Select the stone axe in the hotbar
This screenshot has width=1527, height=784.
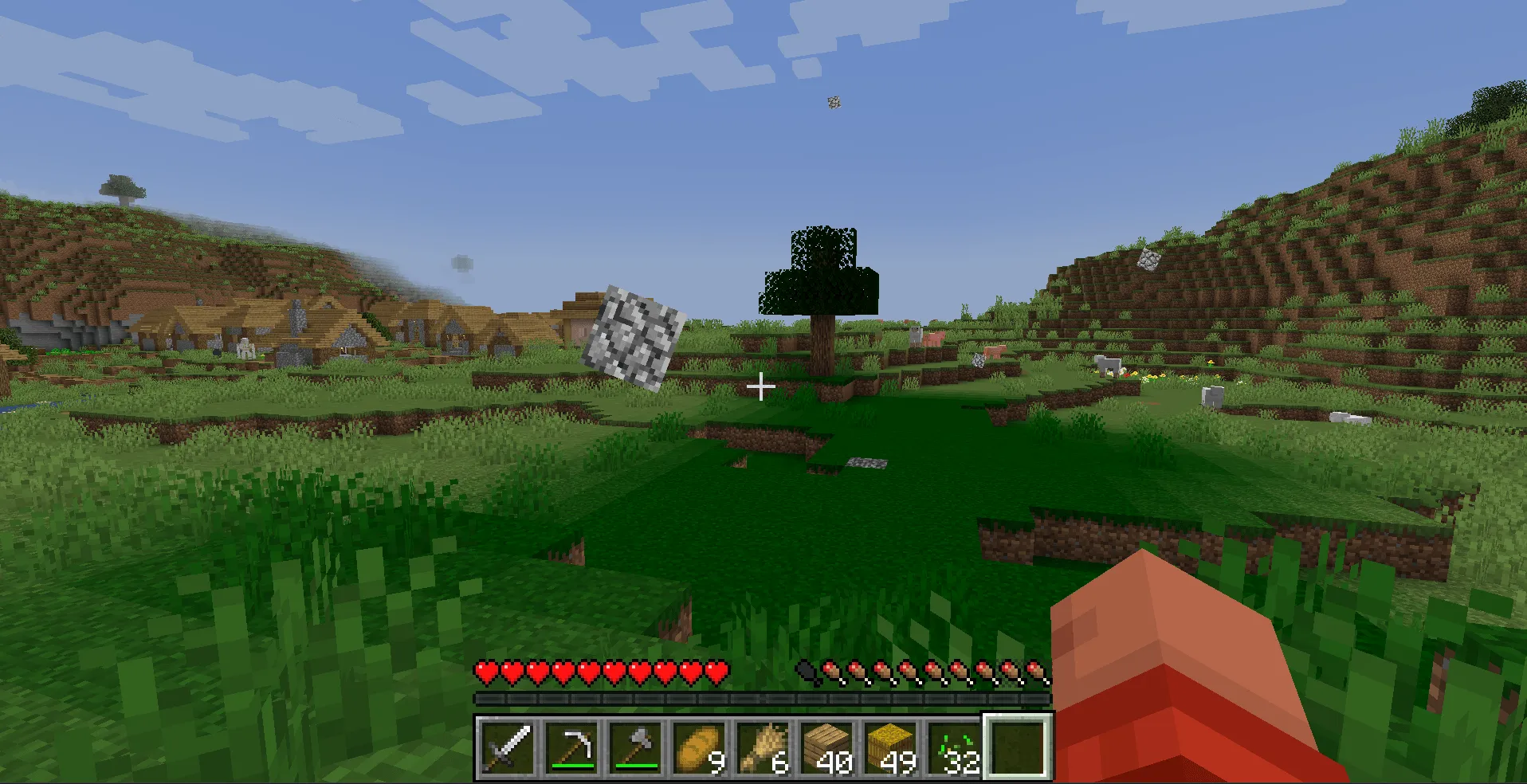[634, 749]
